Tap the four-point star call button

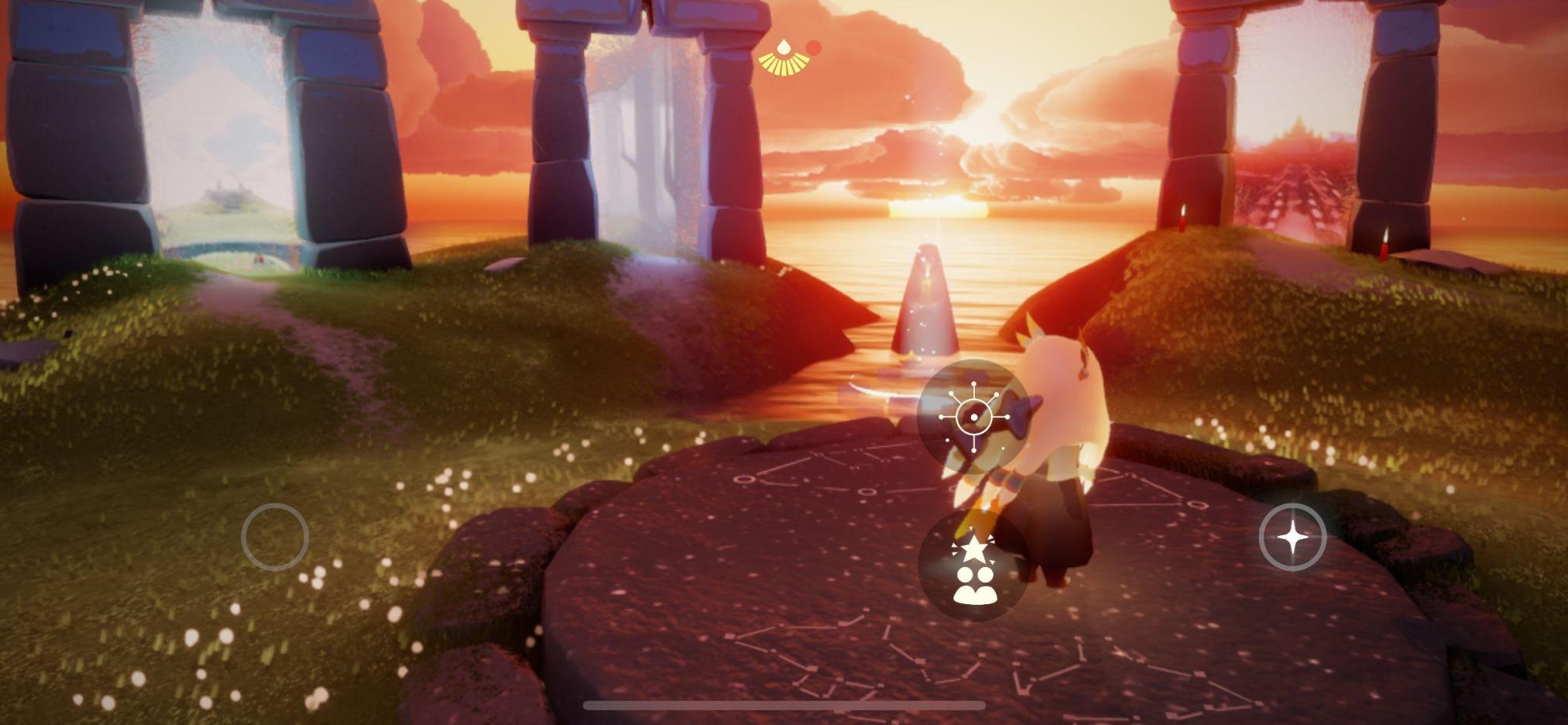tap(1292, 537)
